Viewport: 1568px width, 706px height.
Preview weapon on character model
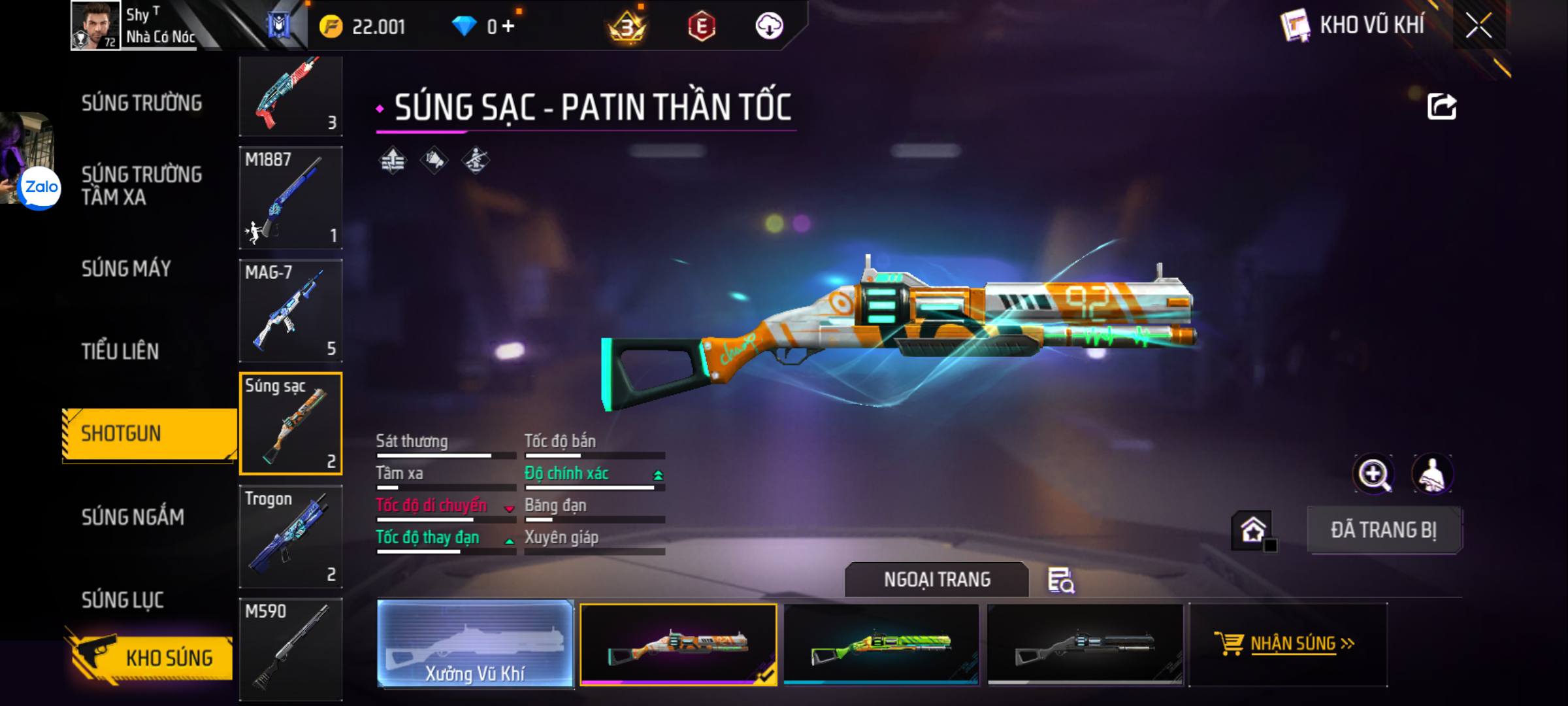click(x=1432, y=474)
